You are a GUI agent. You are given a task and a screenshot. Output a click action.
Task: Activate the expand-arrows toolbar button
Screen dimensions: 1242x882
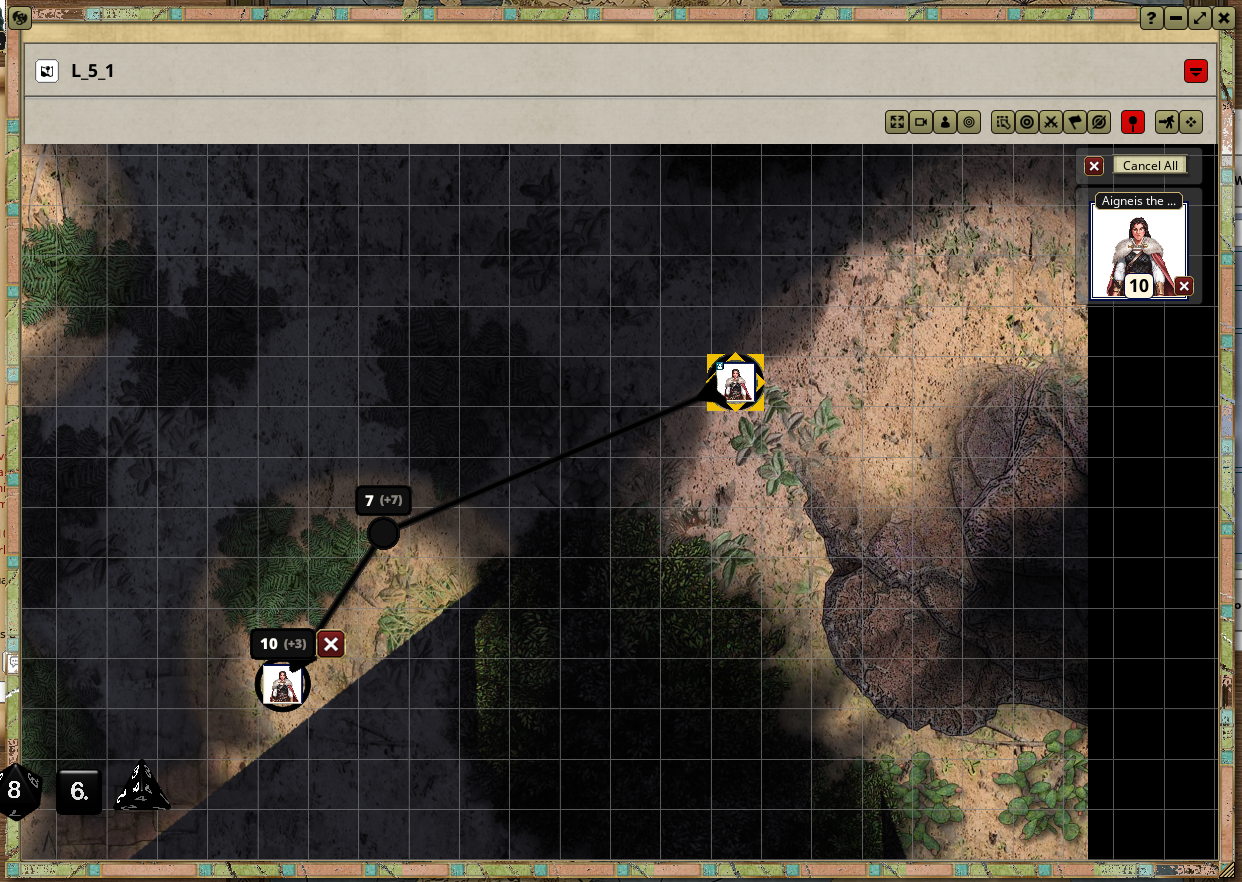[897, 122]
